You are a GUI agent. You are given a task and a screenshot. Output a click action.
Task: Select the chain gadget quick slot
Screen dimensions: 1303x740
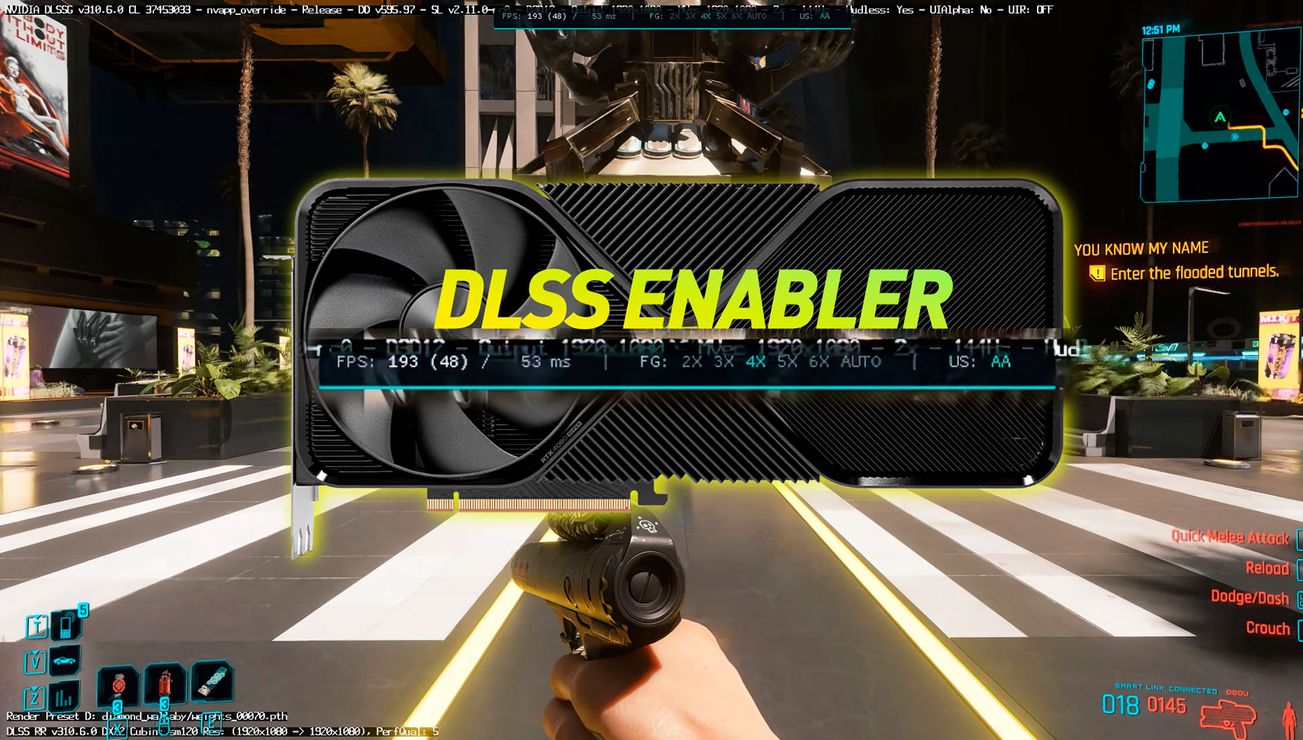[212, 684]
